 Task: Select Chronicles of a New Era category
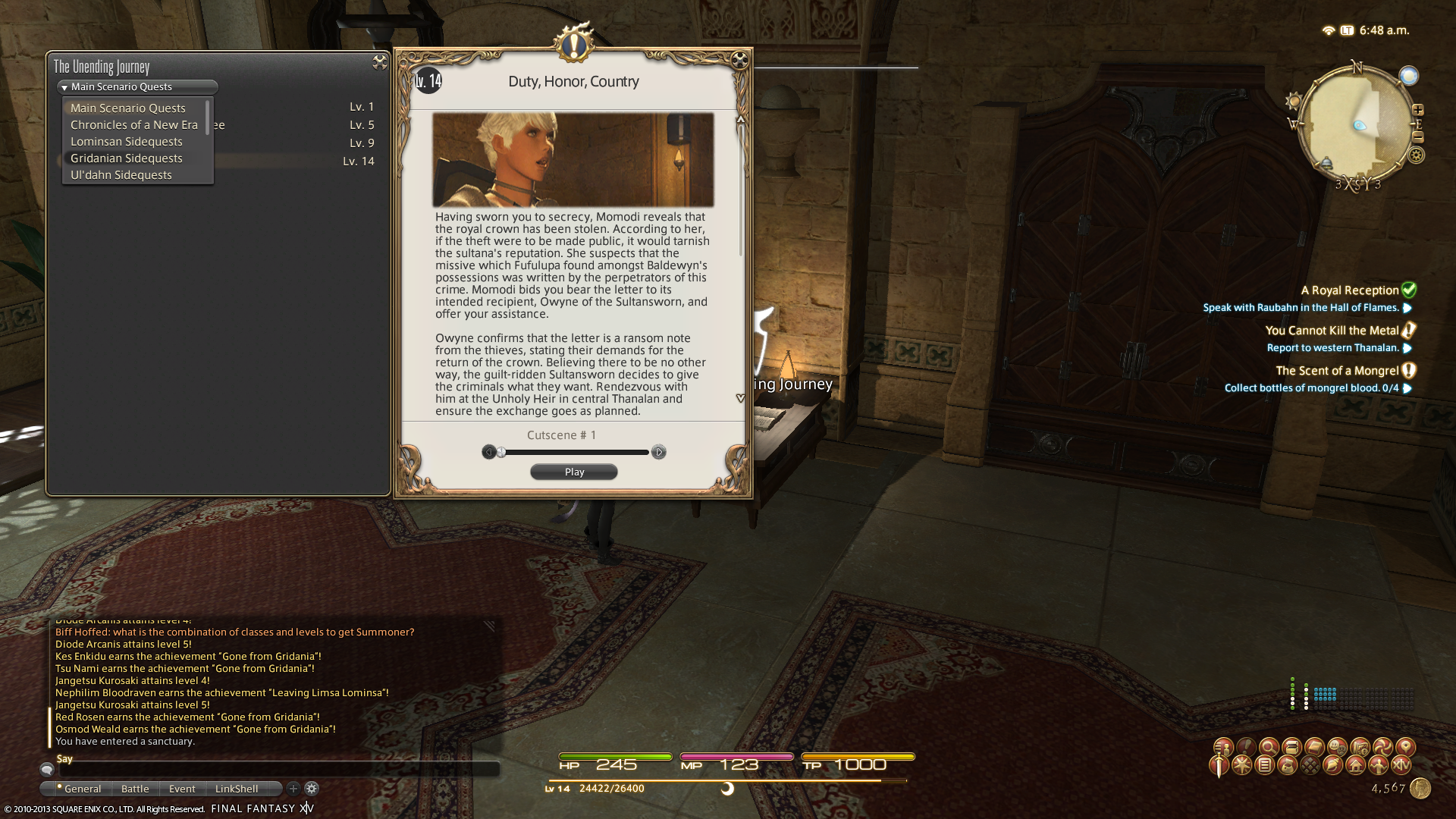134,125
